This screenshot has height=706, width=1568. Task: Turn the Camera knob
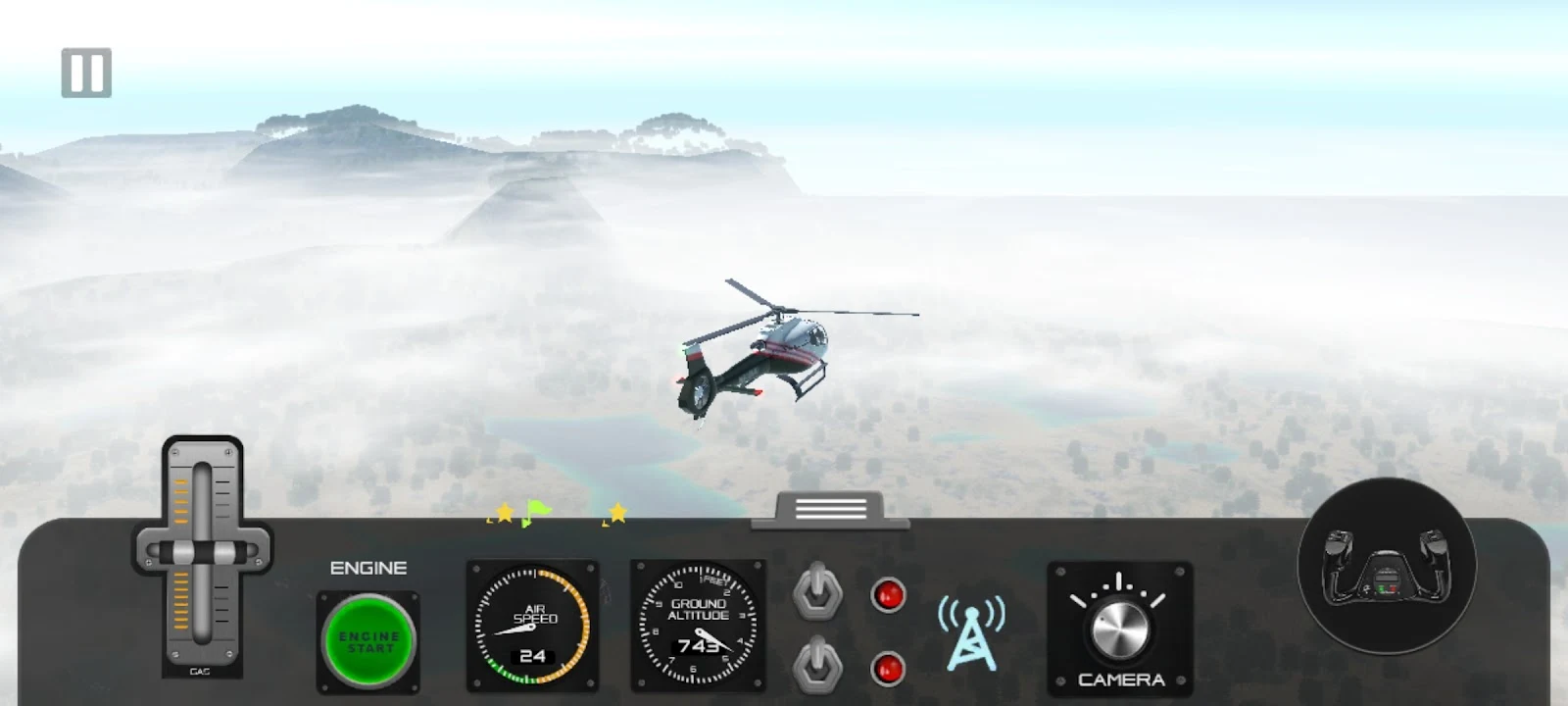click(1119, 629)
